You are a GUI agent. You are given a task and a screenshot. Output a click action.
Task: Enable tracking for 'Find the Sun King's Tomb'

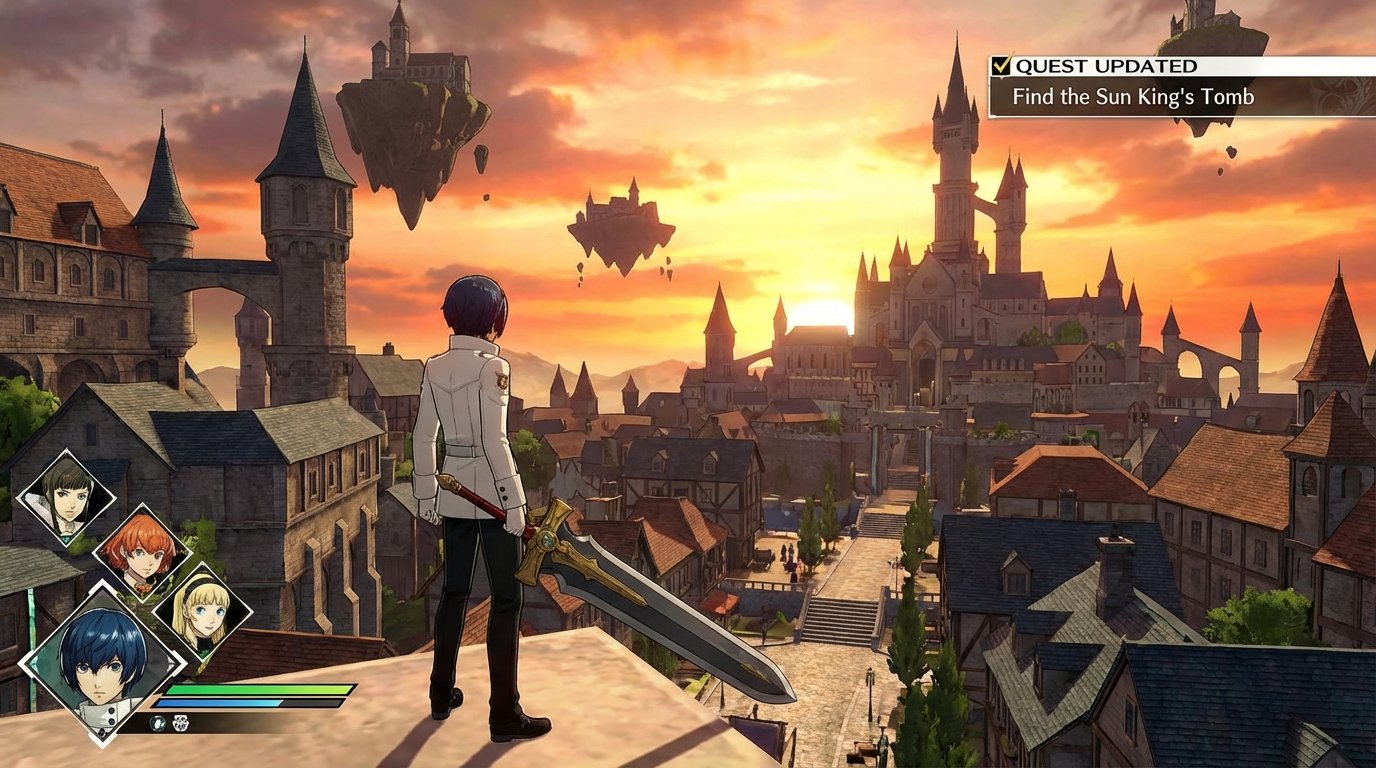(1132, 96)
